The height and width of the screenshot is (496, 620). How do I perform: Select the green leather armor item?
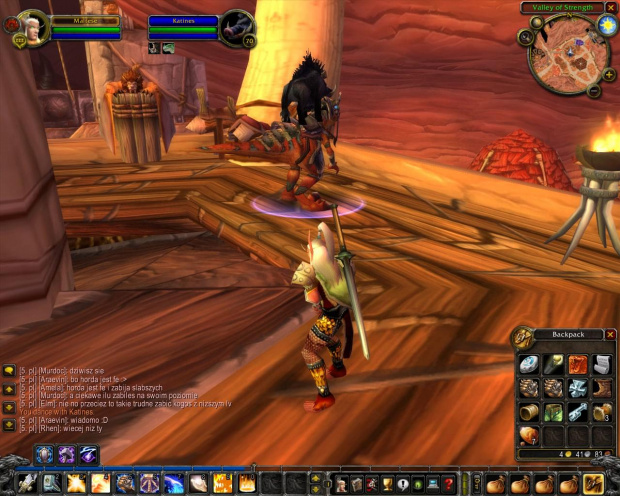(553, 412)
